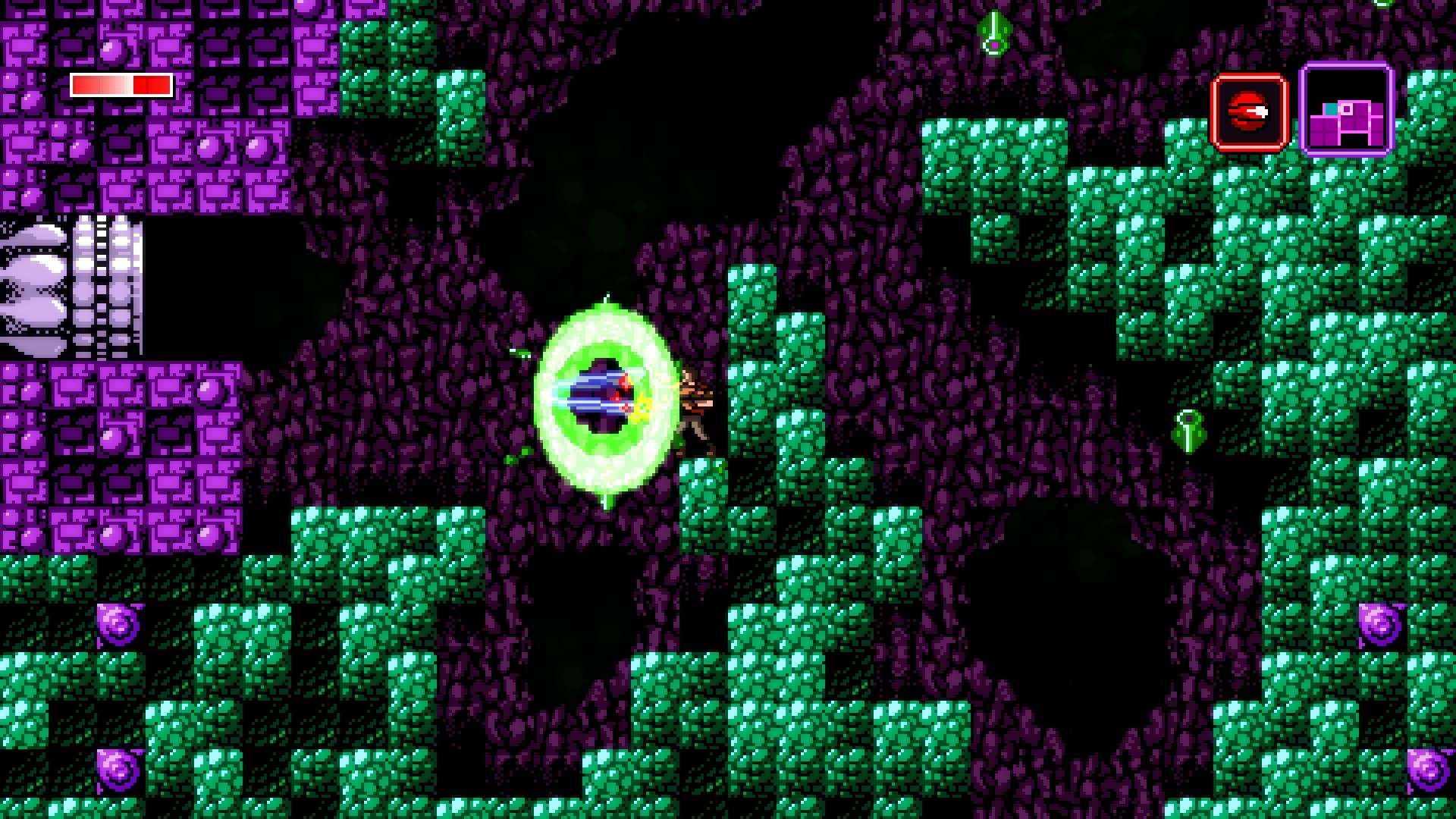Switch to the purple map HUD tab
1456x819 pixels.
(x=1347, y=109)
